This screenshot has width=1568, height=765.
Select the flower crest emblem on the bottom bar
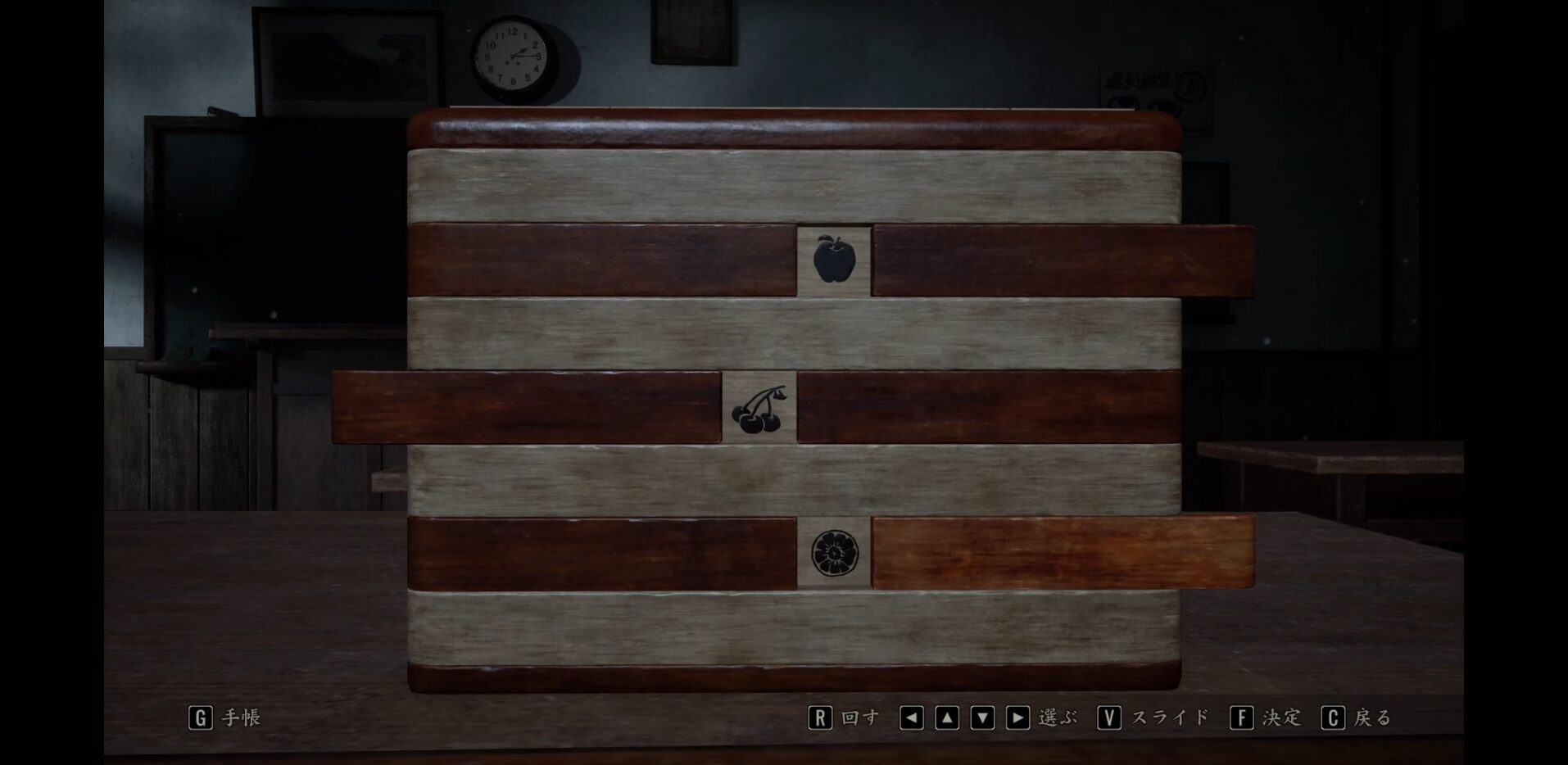pyautogui.click(x=833, y=554)
